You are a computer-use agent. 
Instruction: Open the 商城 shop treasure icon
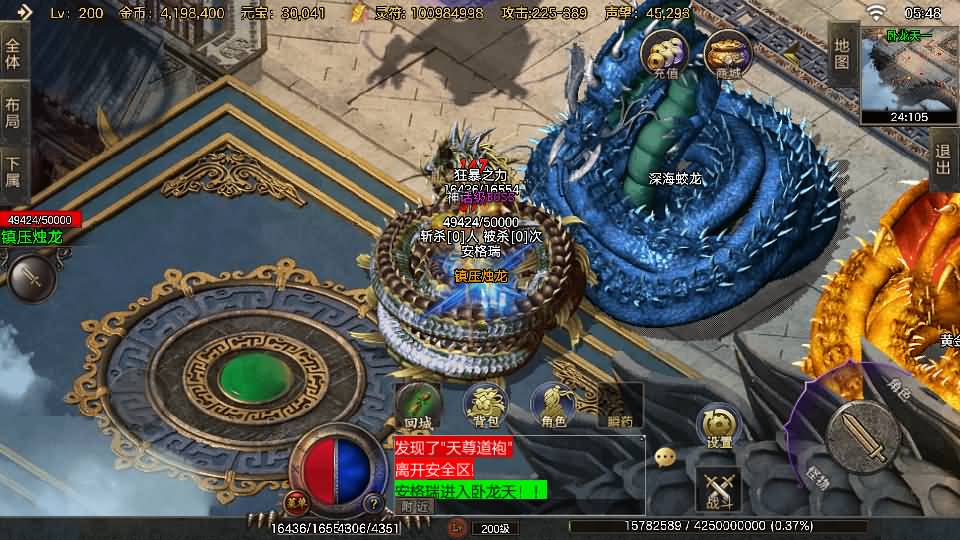727,55
